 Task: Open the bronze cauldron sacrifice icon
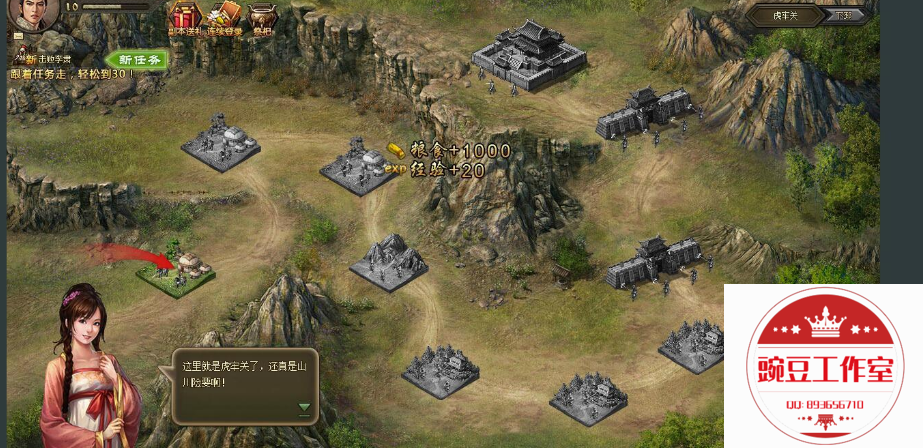click(262, 17)
